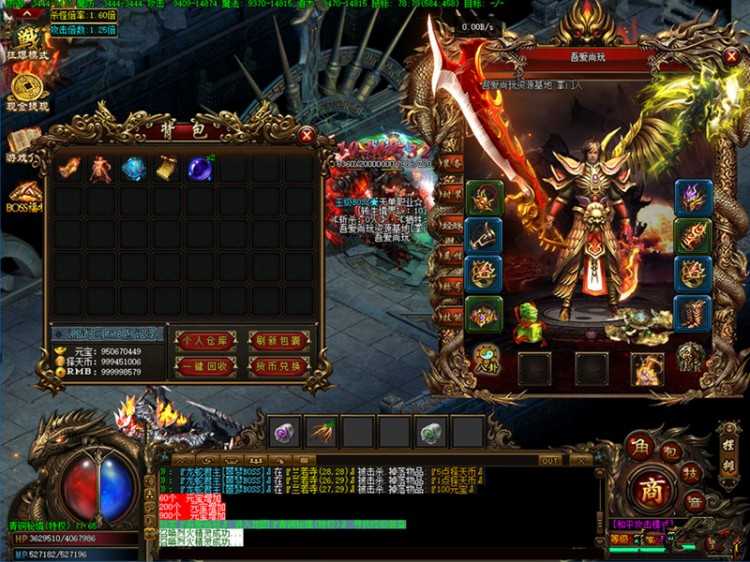Open 个人仓库 personal warehouse
Viewport: 750px width, 562px height.
[205, 340]
